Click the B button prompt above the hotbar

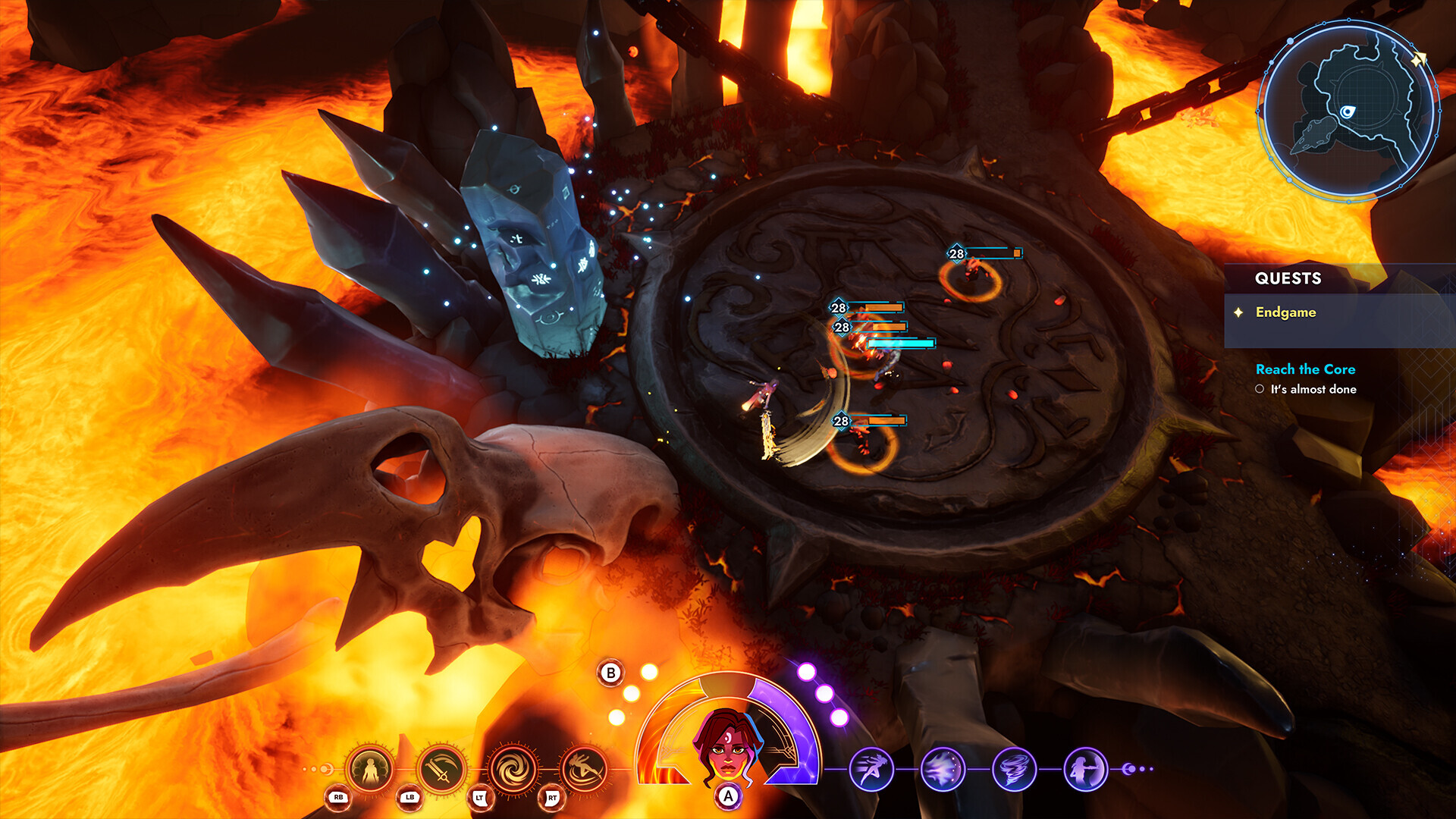(609, 673)
